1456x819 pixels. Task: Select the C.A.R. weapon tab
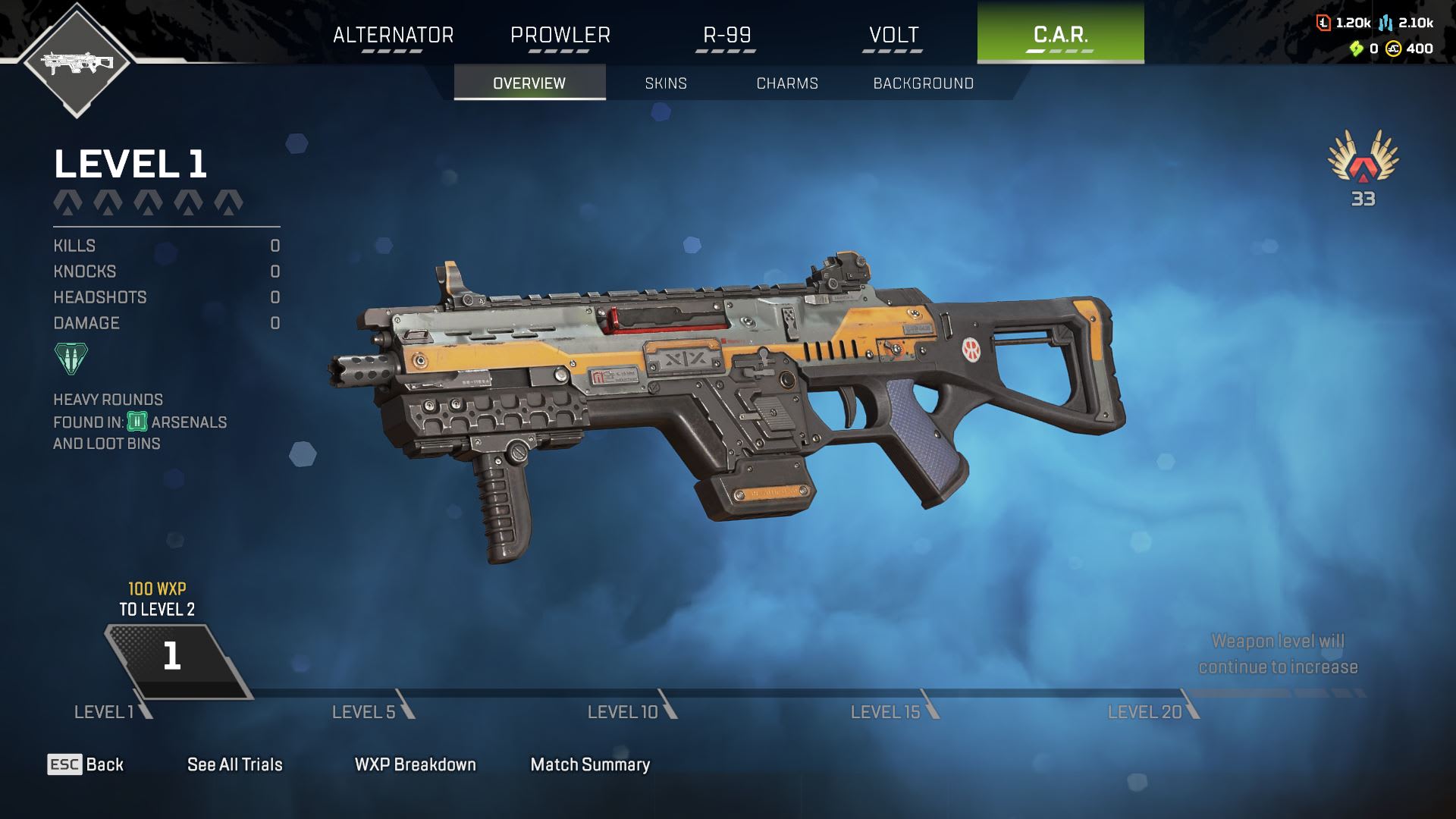(x=1060, y=33)
